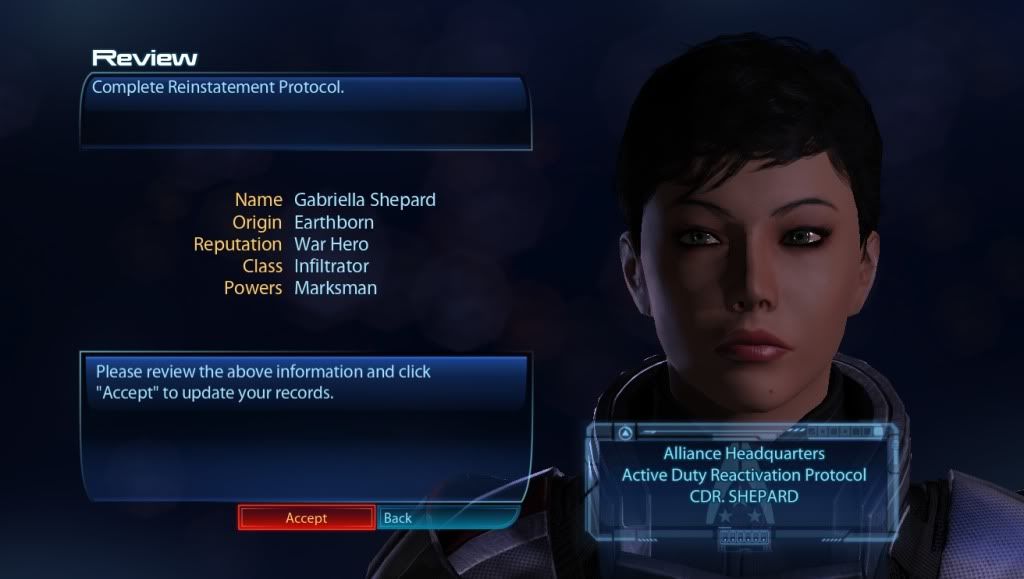
Task: Go Back to the previous screen
Action: [398, 518]
